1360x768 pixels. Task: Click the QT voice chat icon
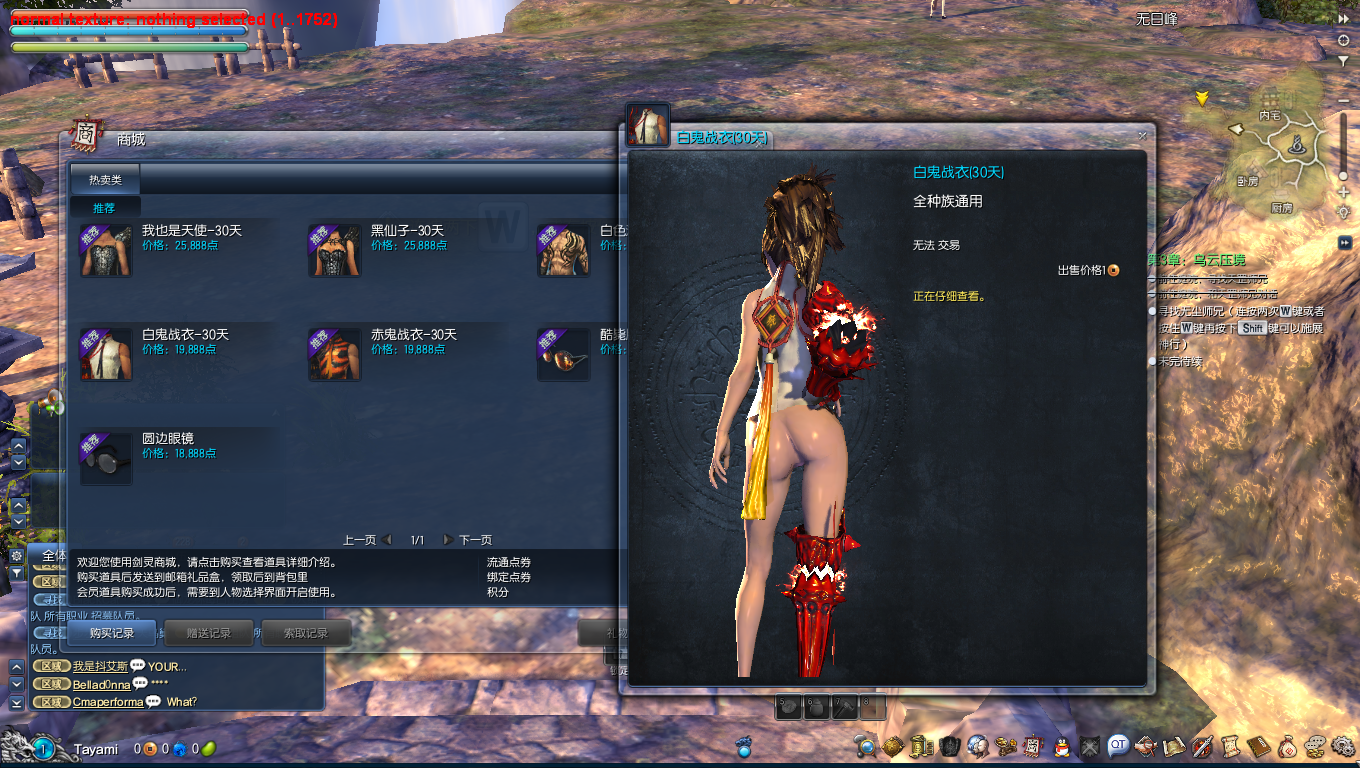[x=1118, y=745]
